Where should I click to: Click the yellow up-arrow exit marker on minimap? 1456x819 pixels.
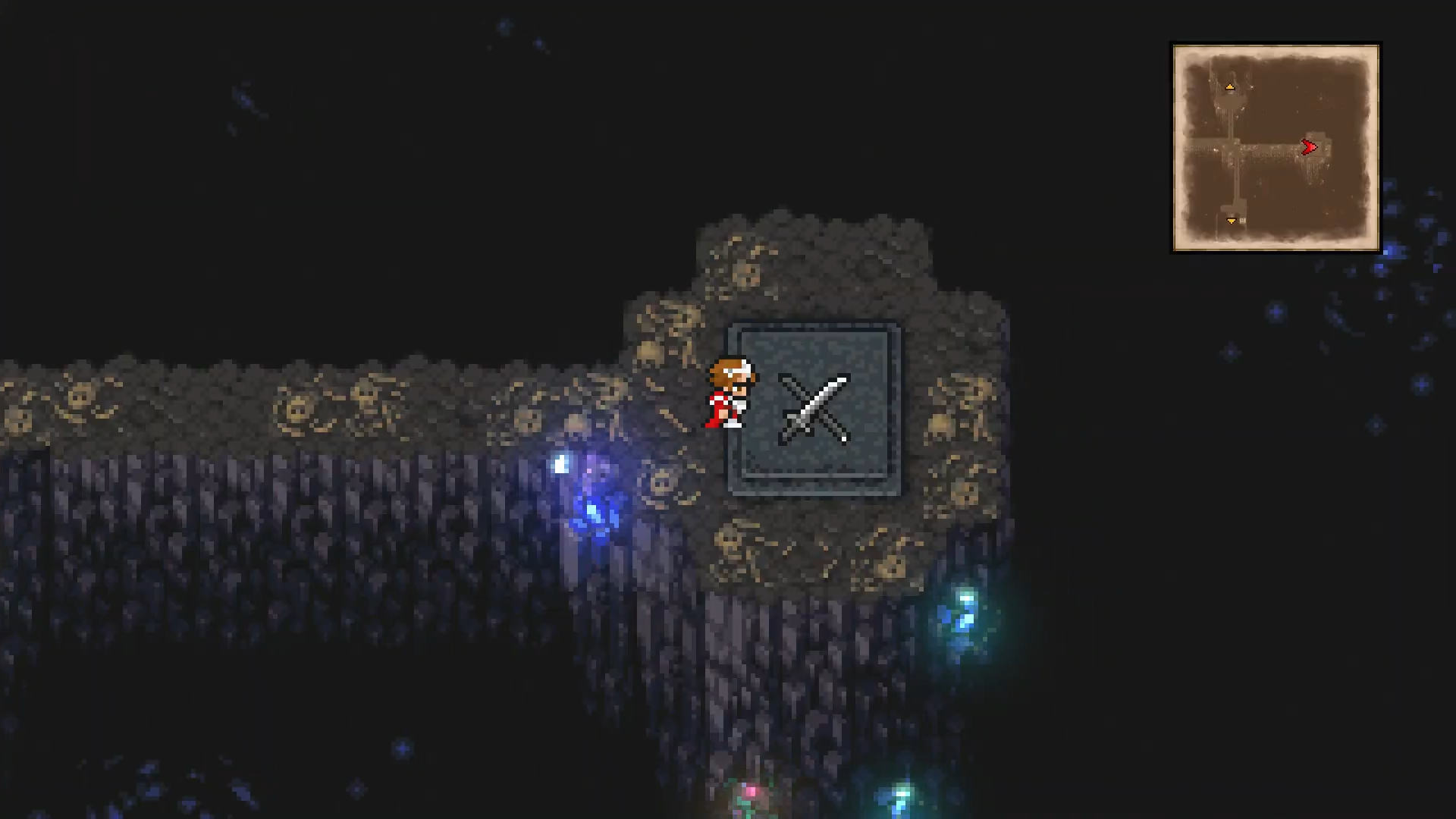[1230, 86]
